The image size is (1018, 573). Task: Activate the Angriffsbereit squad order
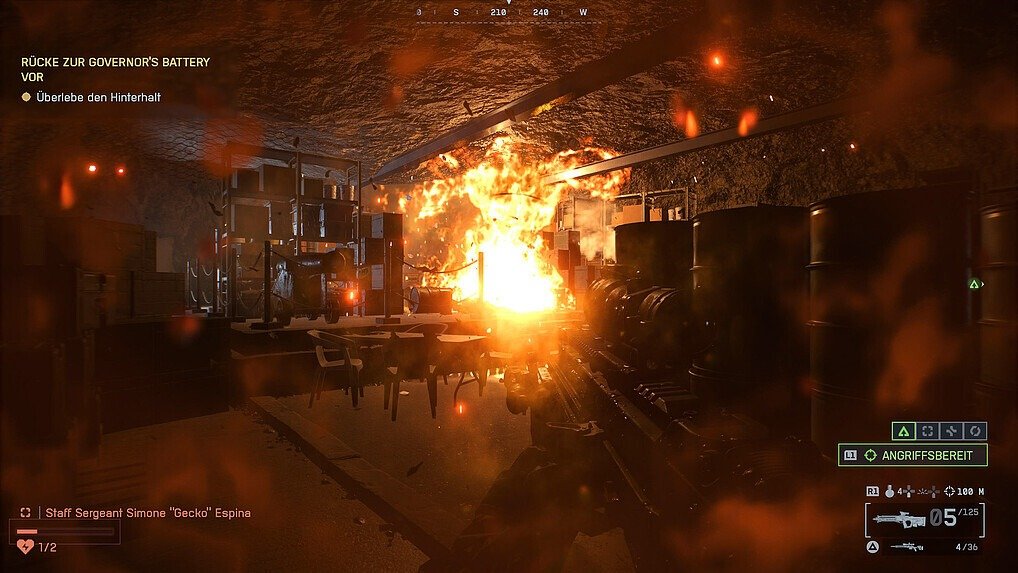tap(913, 455)
